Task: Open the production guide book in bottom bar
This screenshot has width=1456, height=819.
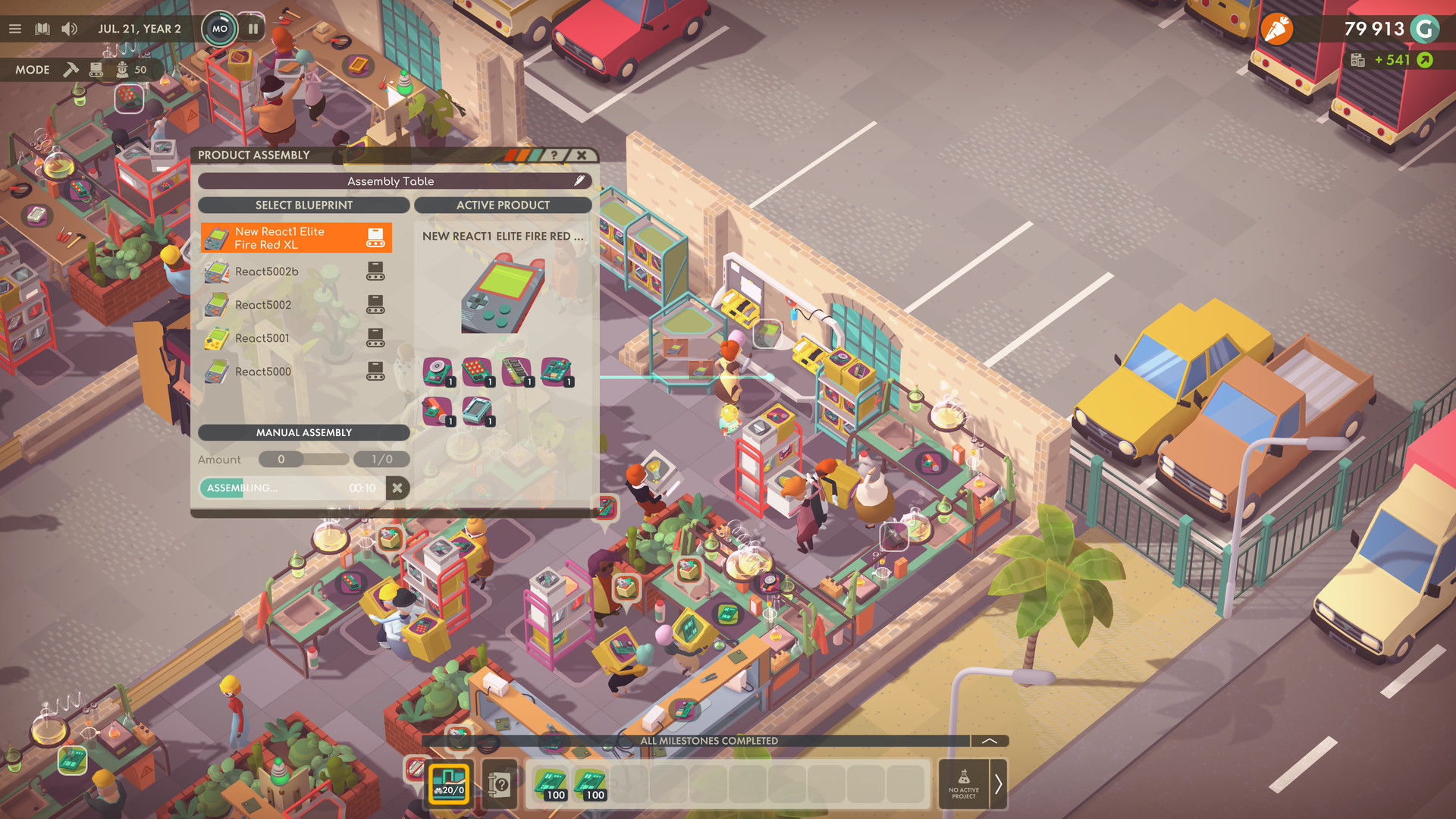Action: 498,785
